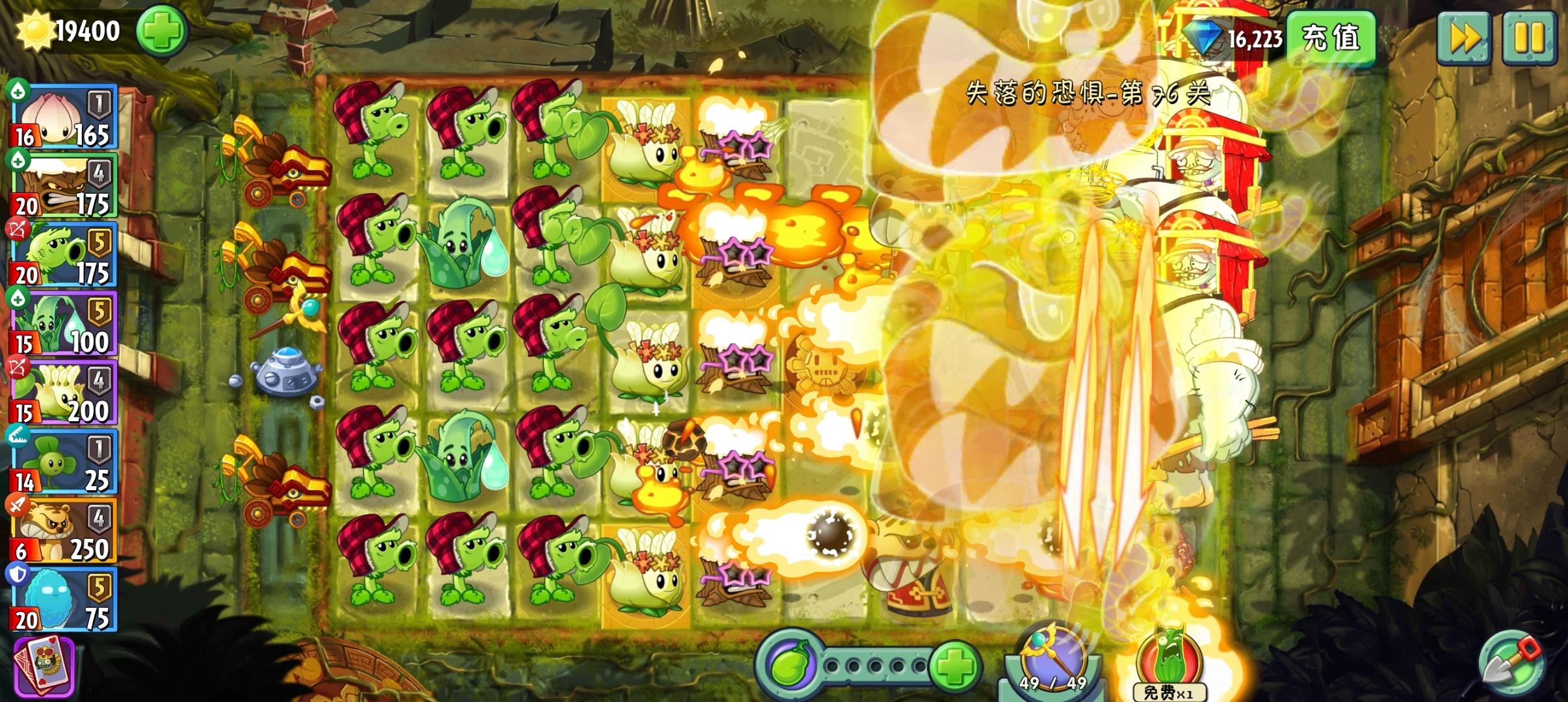The image size is (1568, 702).
Task: Buy more sun with the green plus
Action: tap(163, 32)
